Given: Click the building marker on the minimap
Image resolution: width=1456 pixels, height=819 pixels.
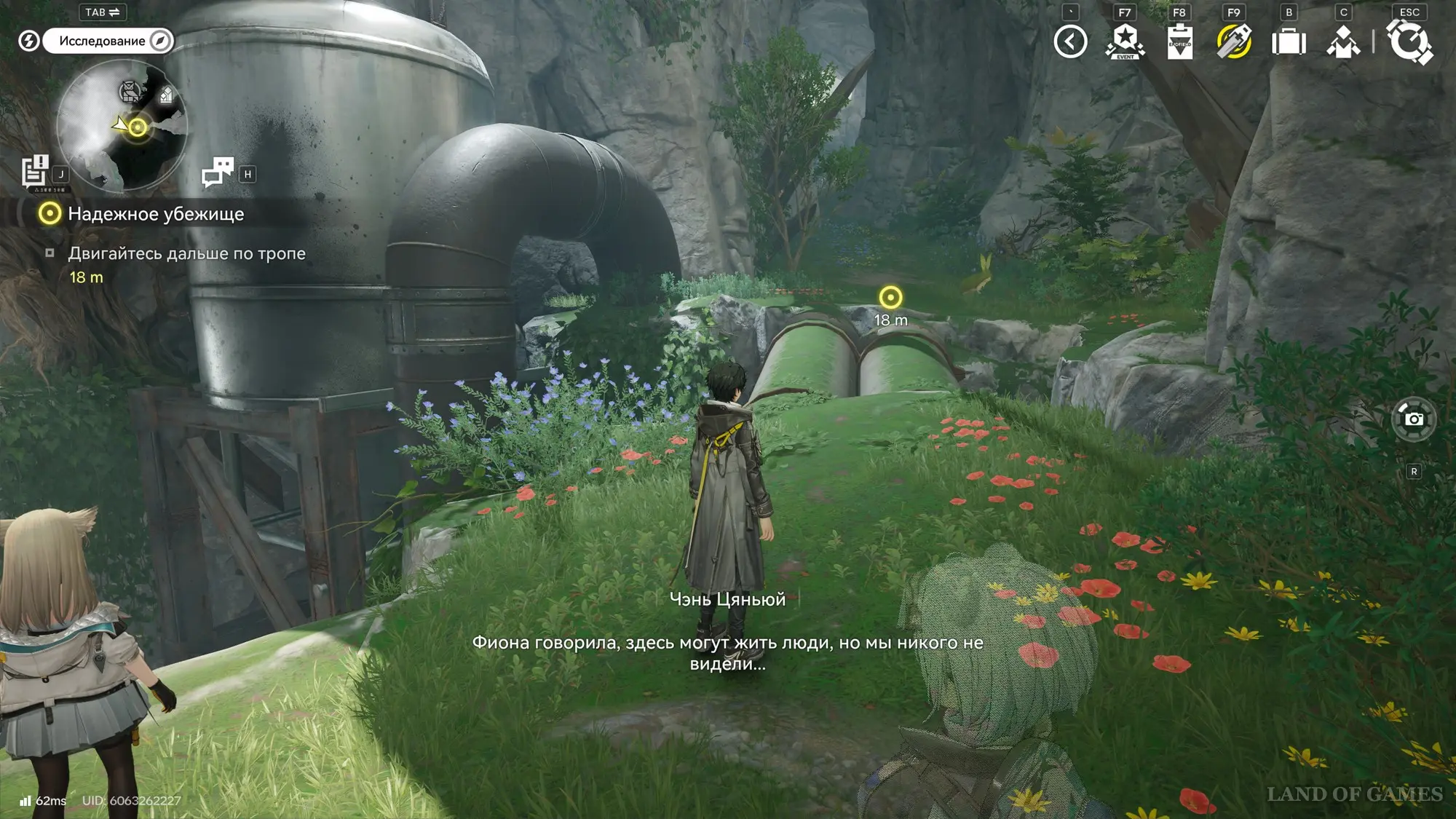Looking at the screenshot, I should tap(166, 95).
